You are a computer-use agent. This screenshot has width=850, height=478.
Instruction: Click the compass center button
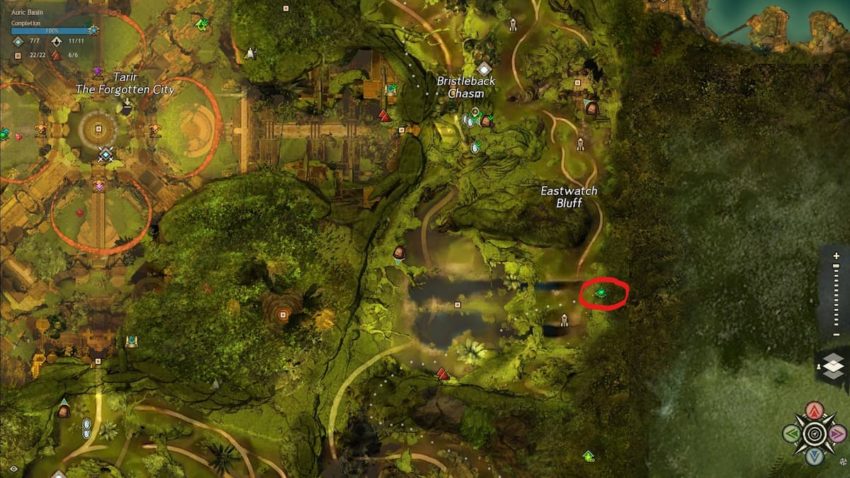[814, 434]
